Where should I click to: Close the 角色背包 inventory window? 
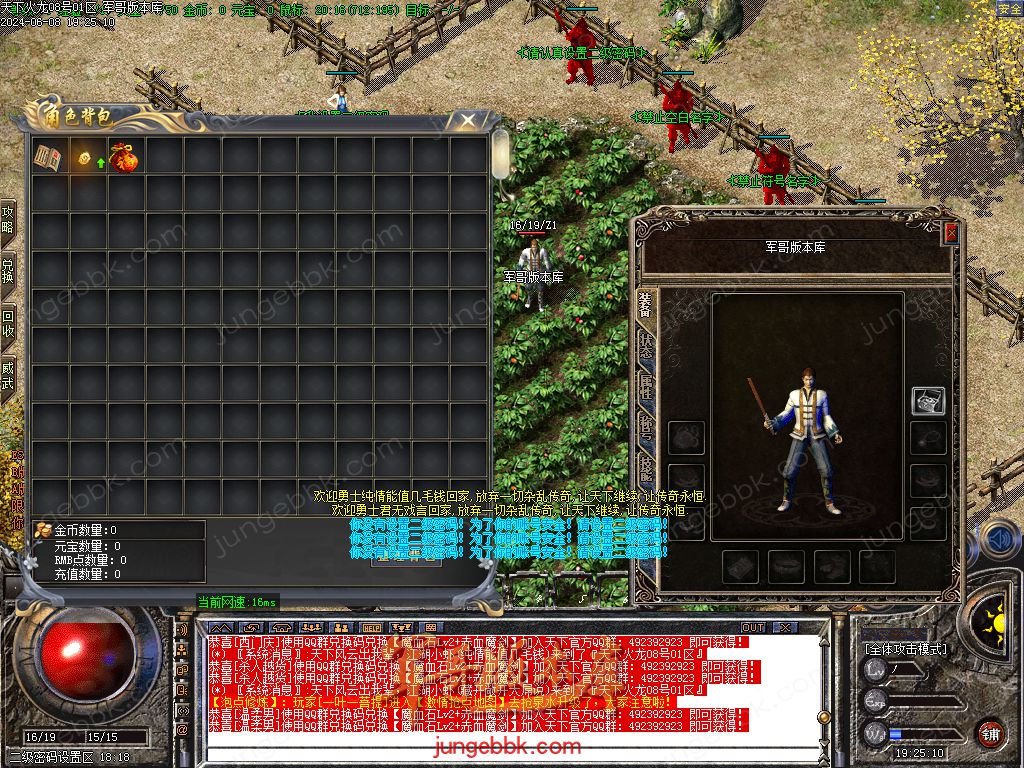(x=467, y=121)
